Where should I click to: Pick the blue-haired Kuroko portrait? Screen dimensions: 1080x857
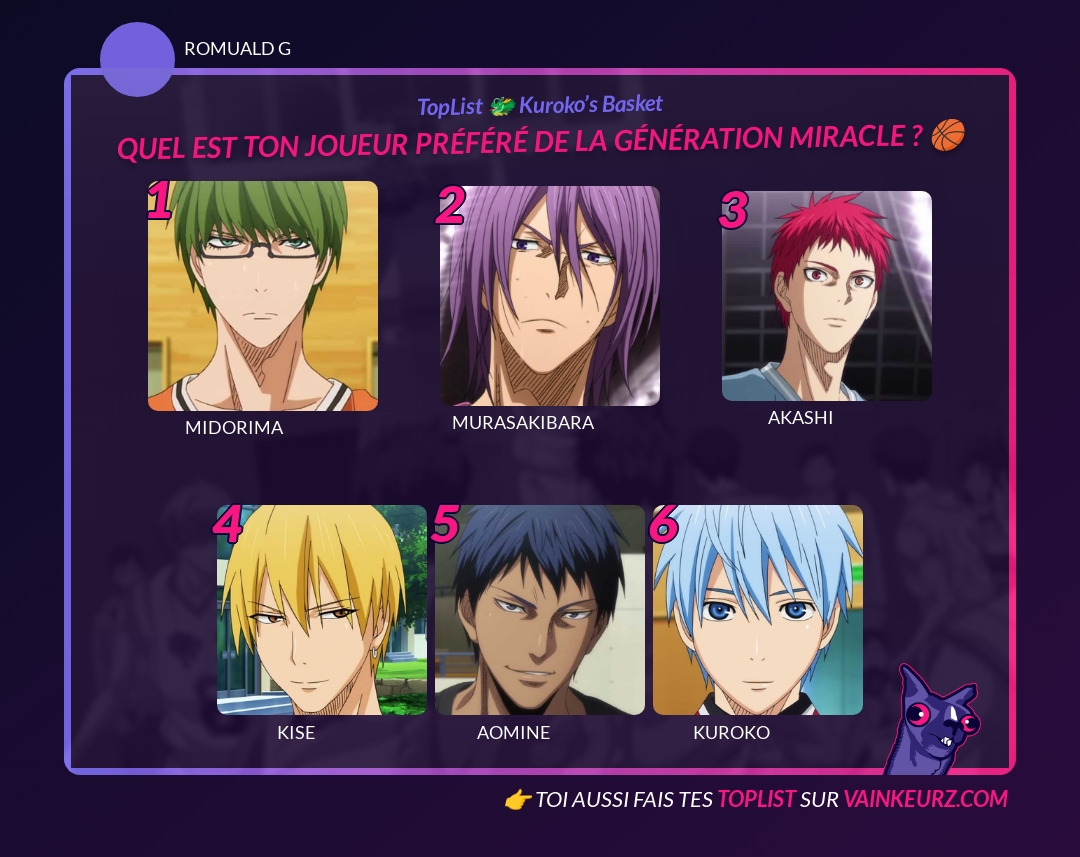click(x=758, y=610)
